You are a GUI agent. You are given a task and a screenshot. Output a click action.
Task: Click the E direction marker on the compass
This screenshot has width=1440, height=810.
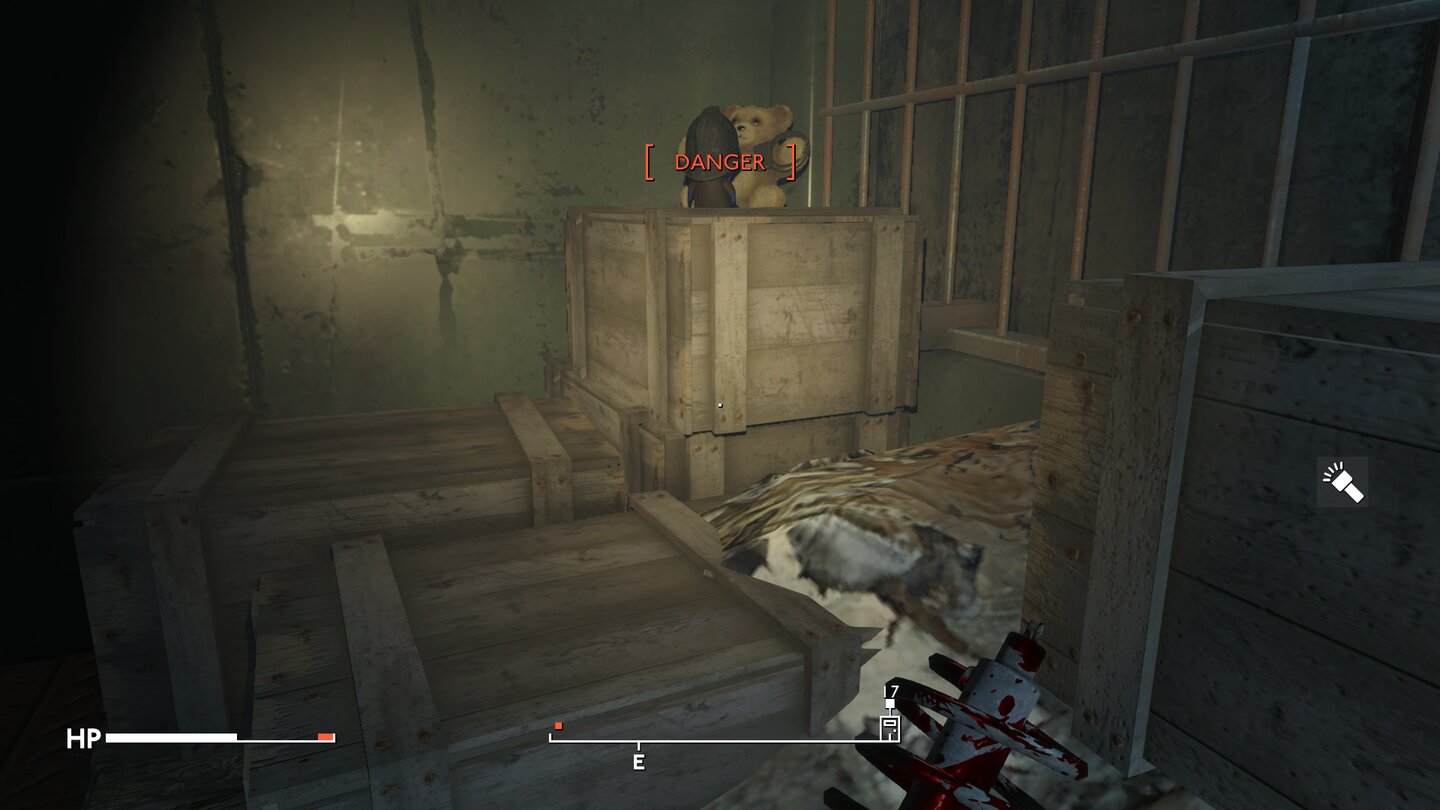tap(638, 760)
